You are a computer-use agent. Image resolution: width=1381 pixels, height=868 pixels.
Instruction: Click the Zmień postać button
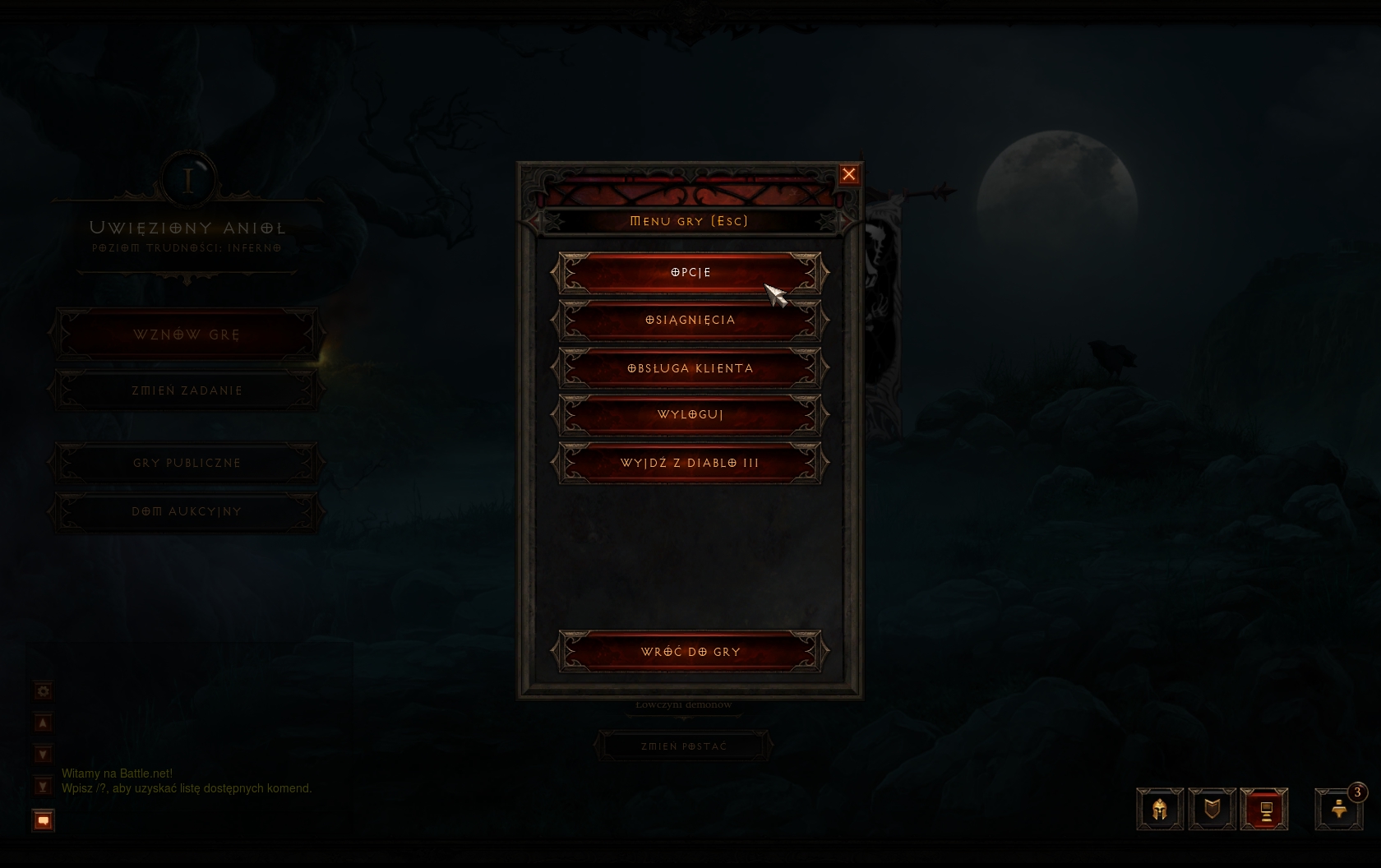point(684,746)
